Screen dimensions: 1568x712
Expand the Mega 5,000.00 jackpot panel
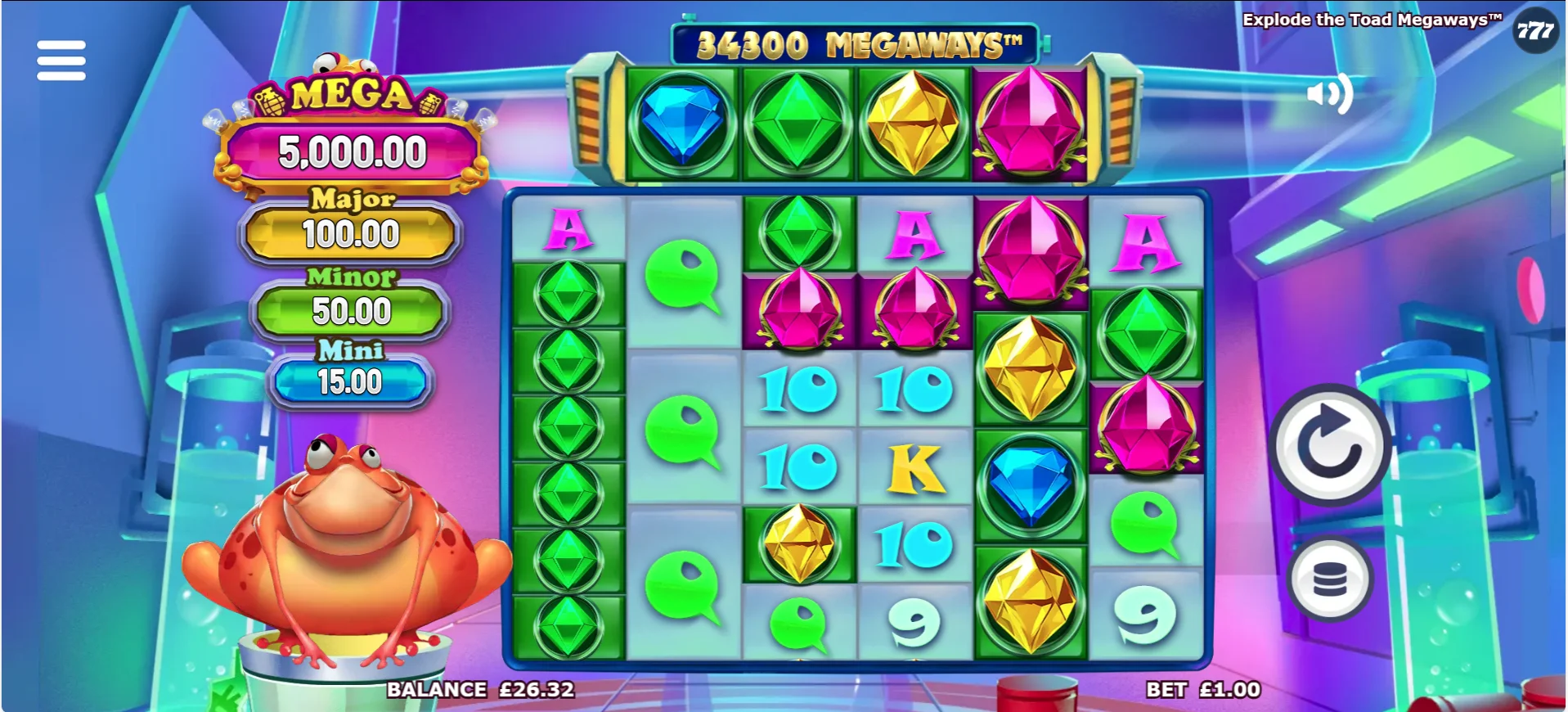tap(352, 151)
